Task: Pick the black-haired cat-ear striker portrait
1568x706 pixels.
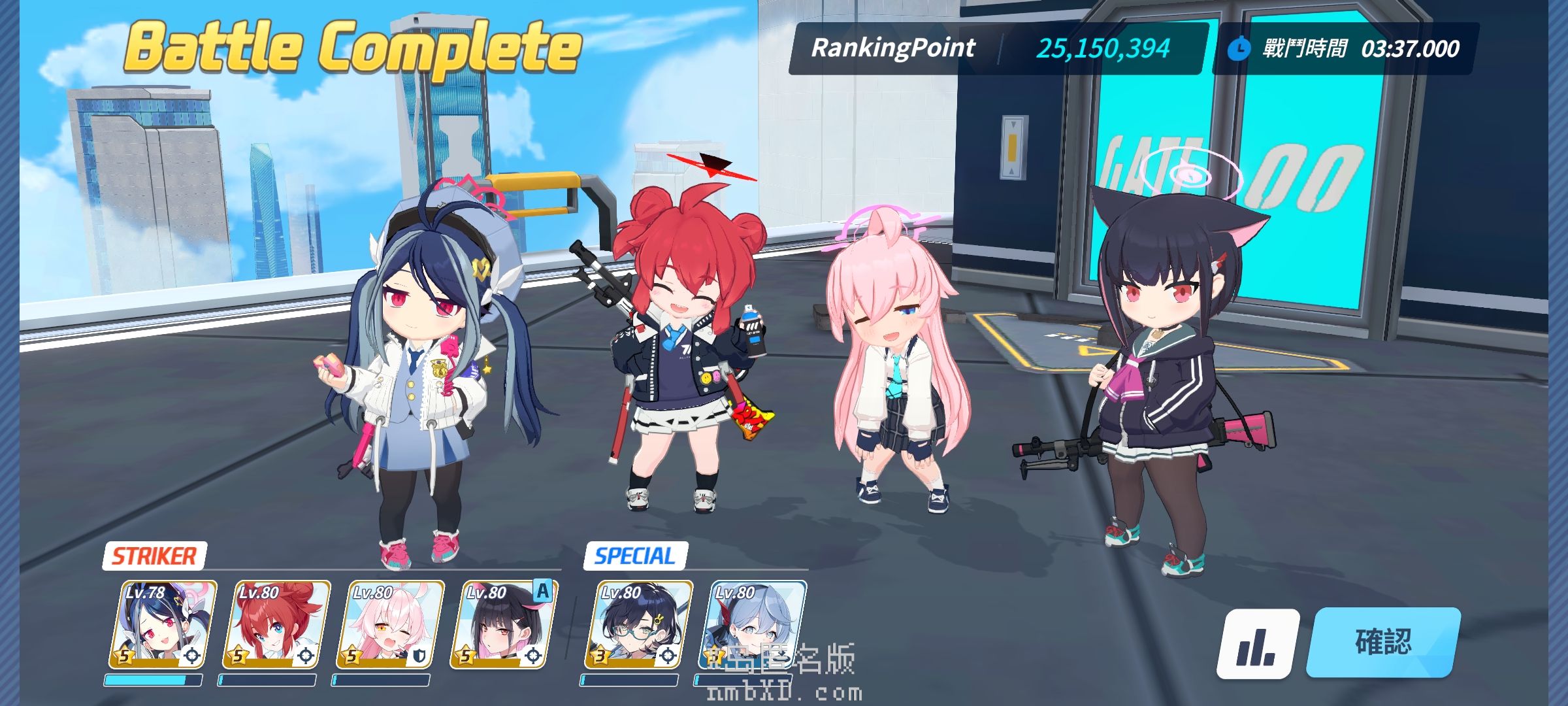Action: [x=504, y=625]
